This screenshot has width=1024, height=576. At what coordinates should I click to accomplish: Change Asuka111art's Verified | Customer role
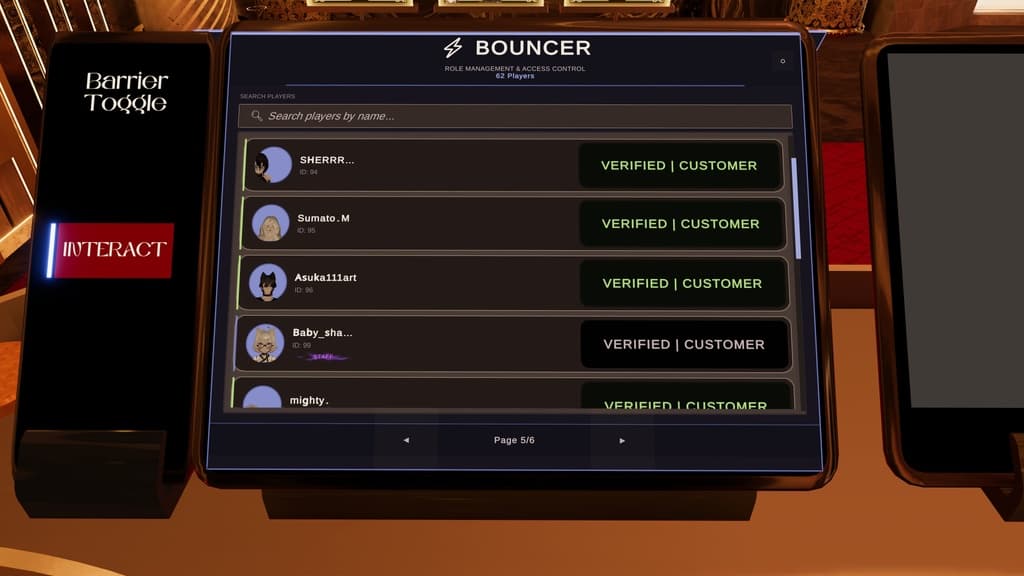click(x=682, y=283)
